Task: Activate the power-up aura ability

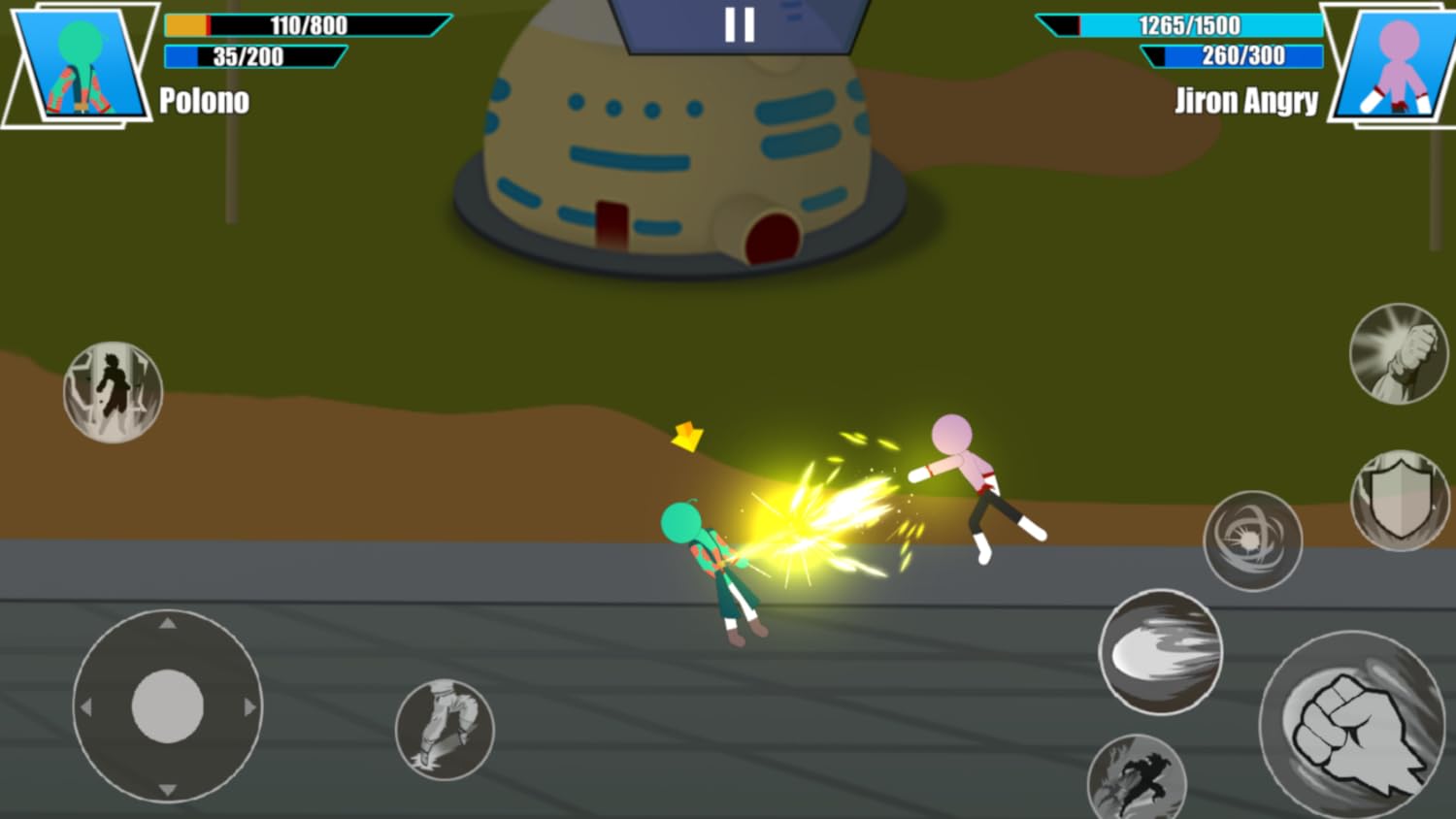Action: pyautogui.click(x=113, y=391)
